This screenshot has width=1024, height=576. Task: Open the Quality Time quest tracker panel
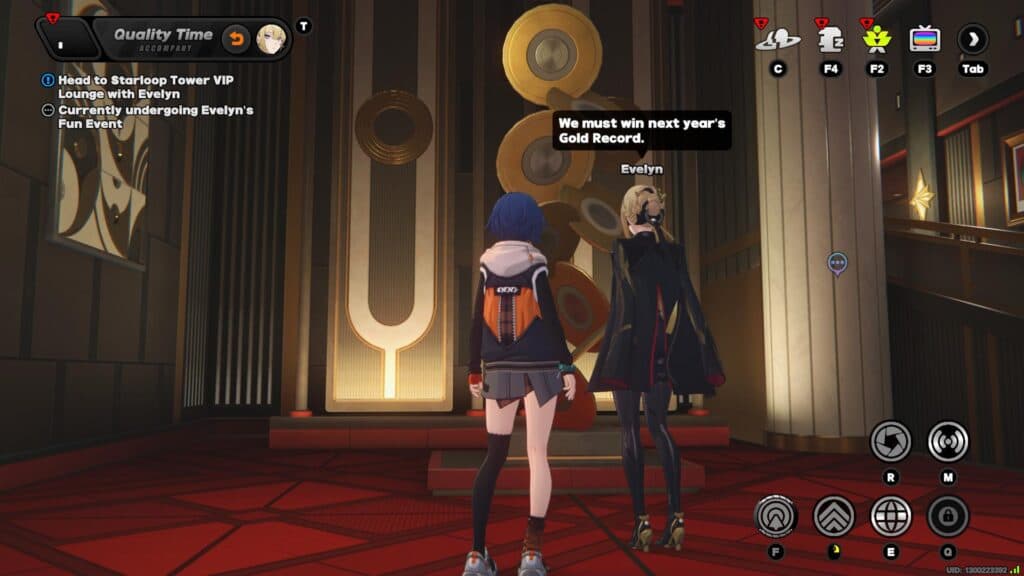[x=163, y=39]
